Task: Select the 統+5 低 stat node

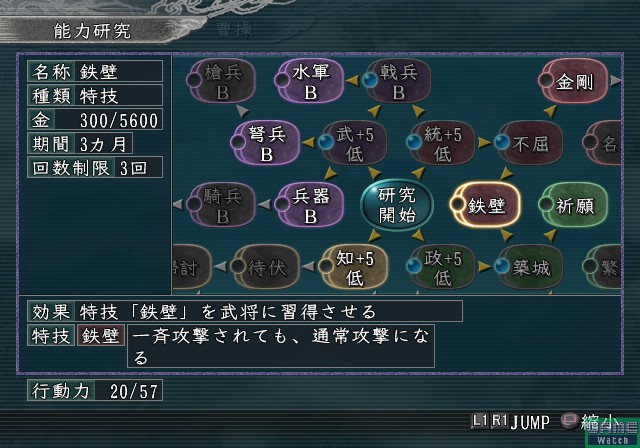Action: click(442, 143)
